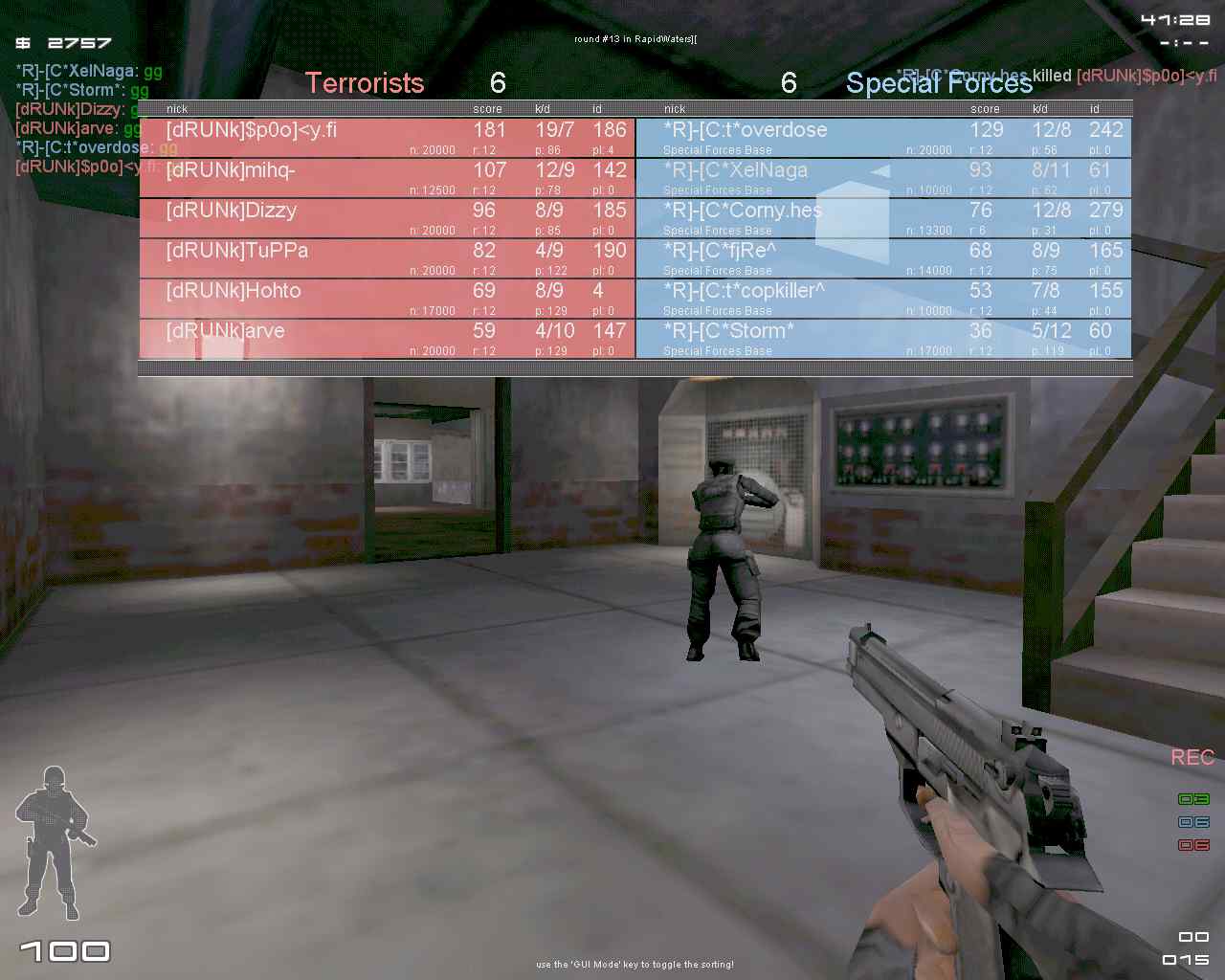This screenshot has width=1225, height=980.
Task: Click the Special Forces k/d column header
Action: coord(1040,109)
